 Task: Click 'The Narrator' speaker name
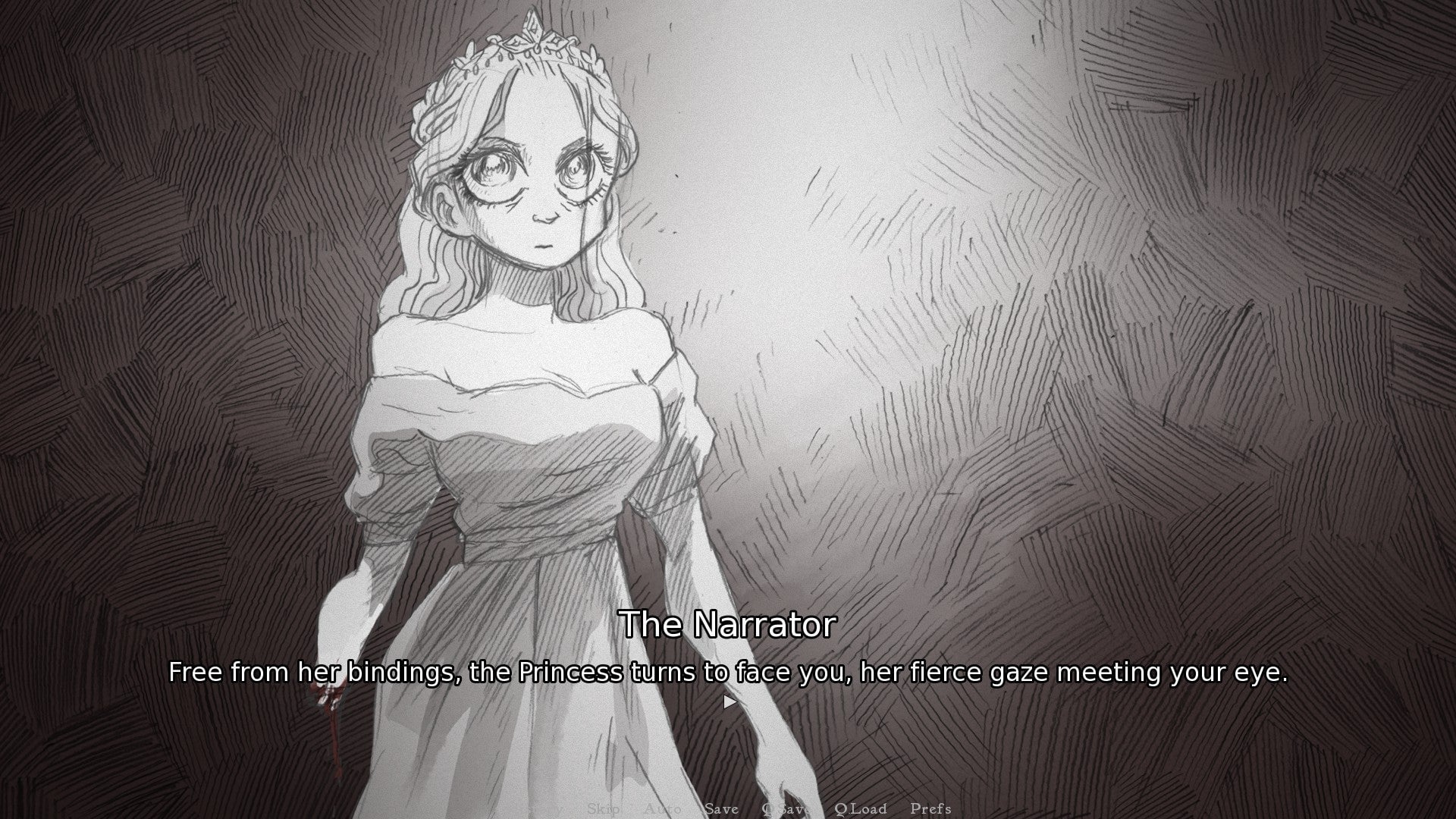point(730,626)
